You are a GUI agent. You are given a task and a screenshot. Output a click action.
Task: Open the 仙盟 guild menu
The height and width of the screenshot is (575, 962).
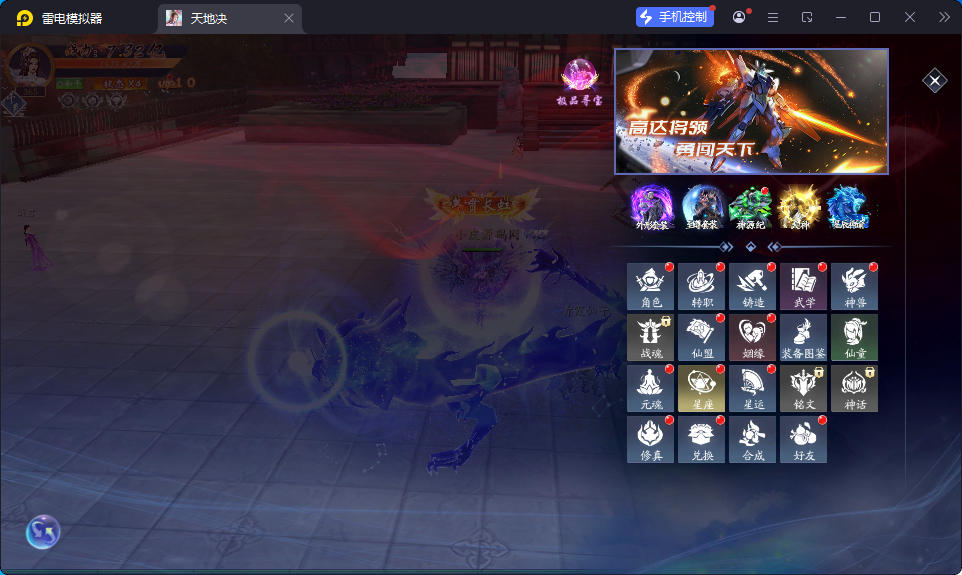702,337
